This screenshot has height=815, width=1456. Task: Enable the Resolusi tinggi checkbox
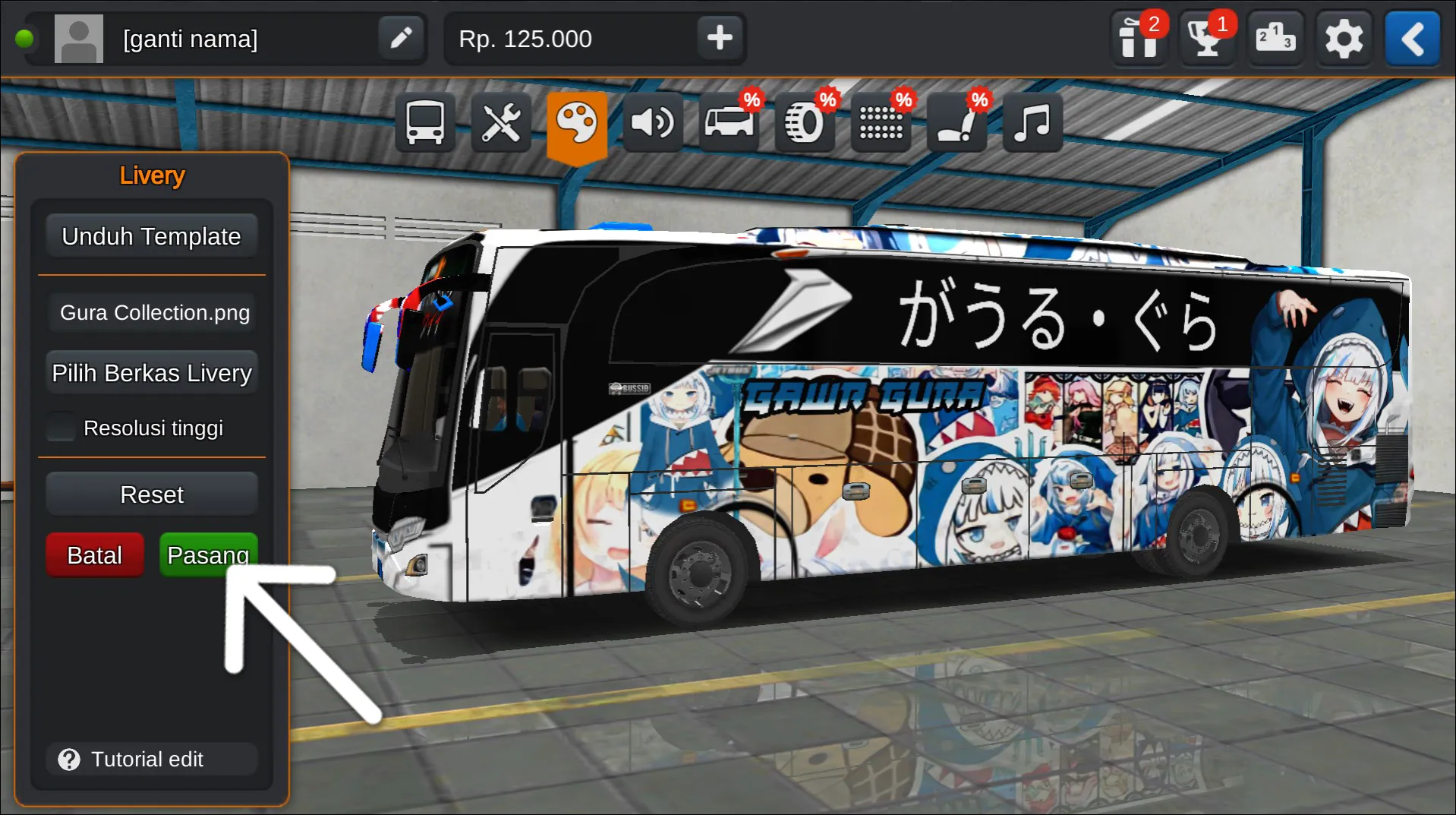pos(61,427)
